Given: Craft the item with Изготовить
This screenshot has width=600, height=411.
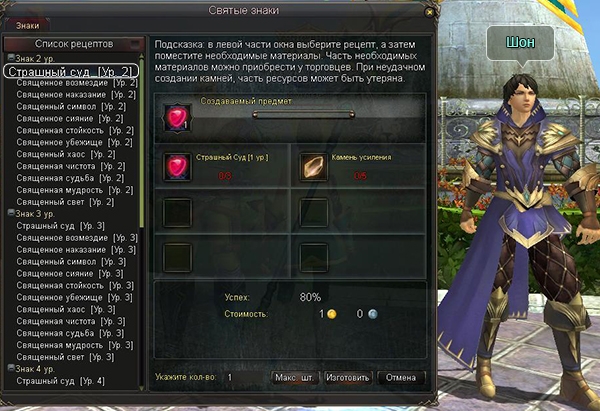Looking at the screenshot, I should 348,378.
